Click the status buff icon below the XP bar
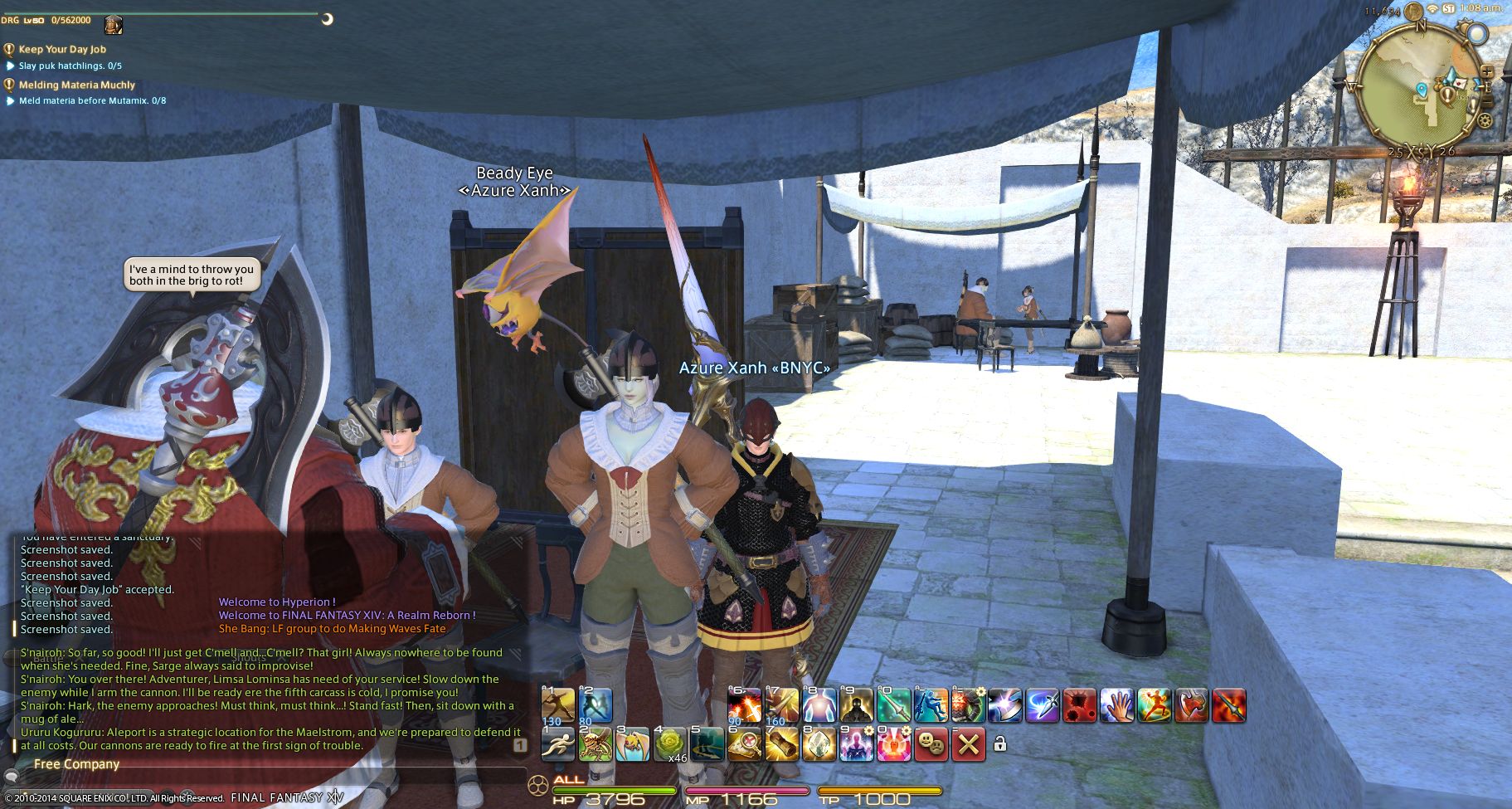Viewport: 1512px width, 809px height. pos(114,25)
